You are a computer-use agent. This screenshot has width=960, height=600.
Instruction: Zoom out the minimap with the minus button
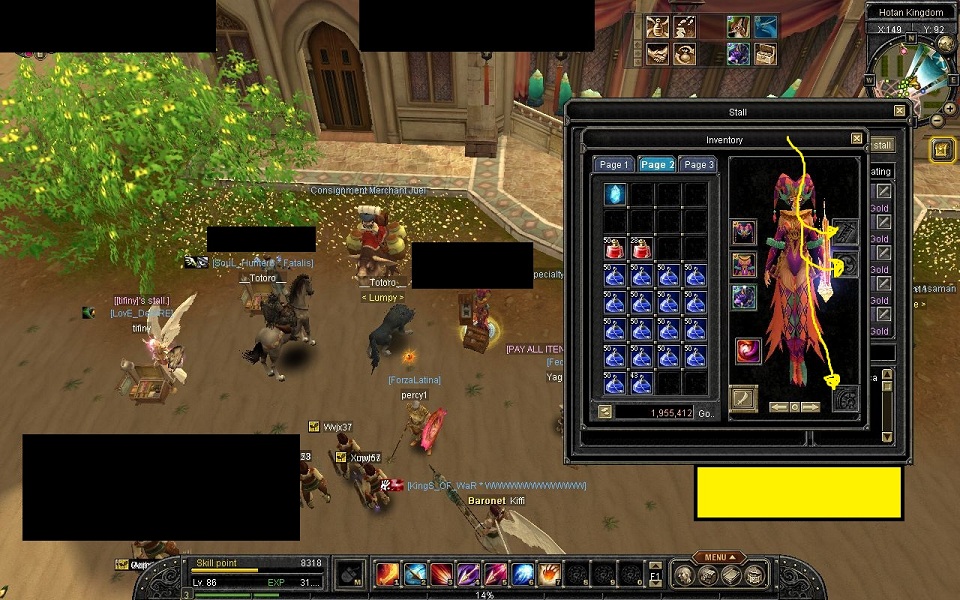[937, 121]
